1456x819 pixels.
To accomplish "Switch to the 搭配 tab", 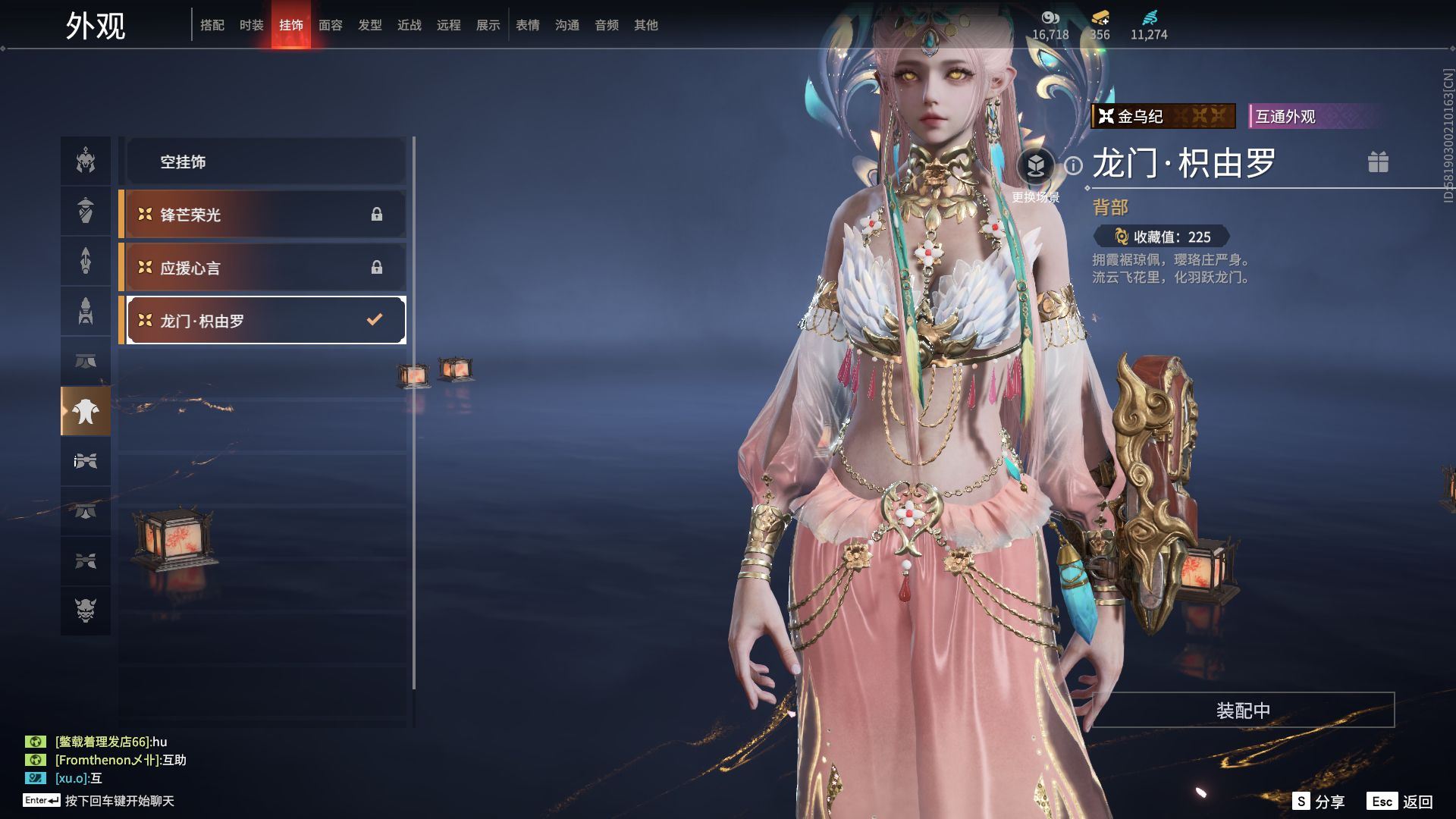I will click(x=212, y=25).
